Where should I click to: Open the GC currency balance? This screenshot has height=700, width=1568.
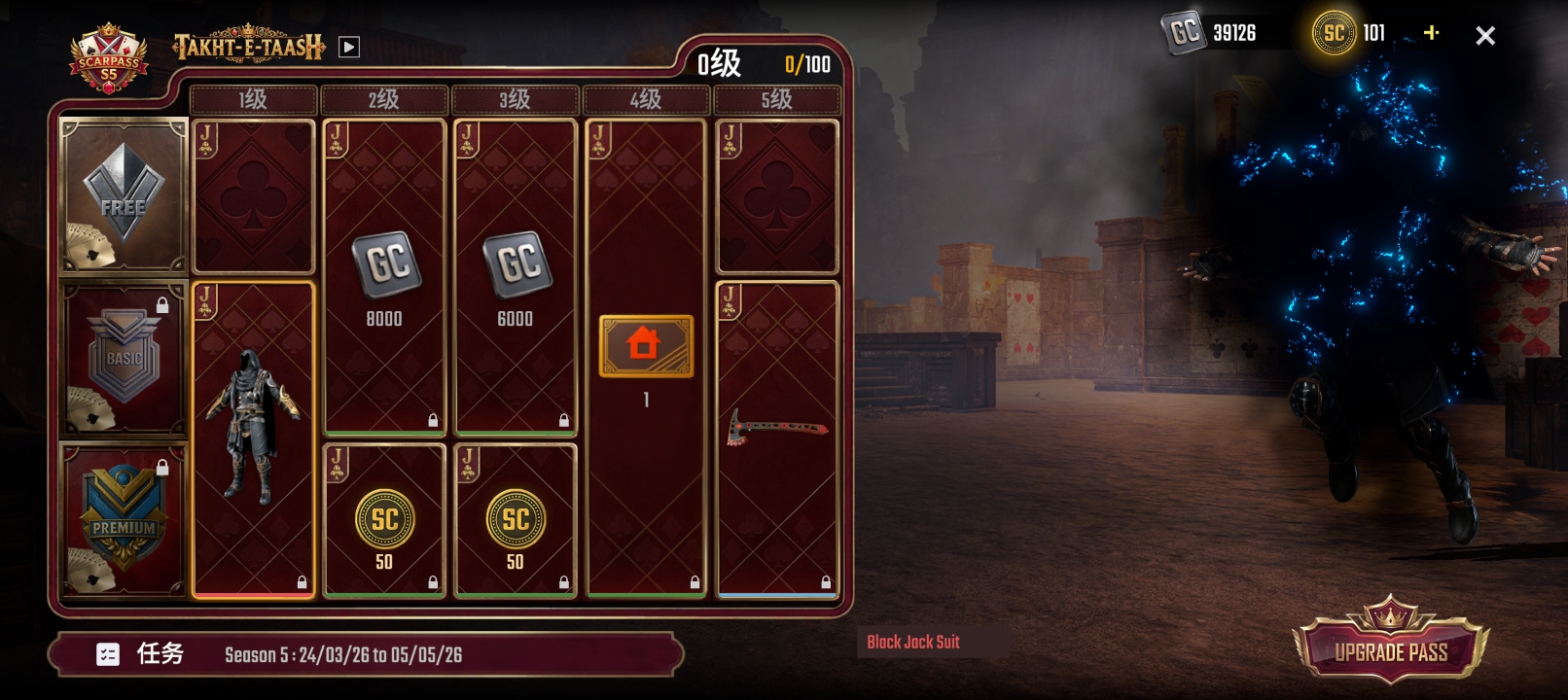[1212, 33]
